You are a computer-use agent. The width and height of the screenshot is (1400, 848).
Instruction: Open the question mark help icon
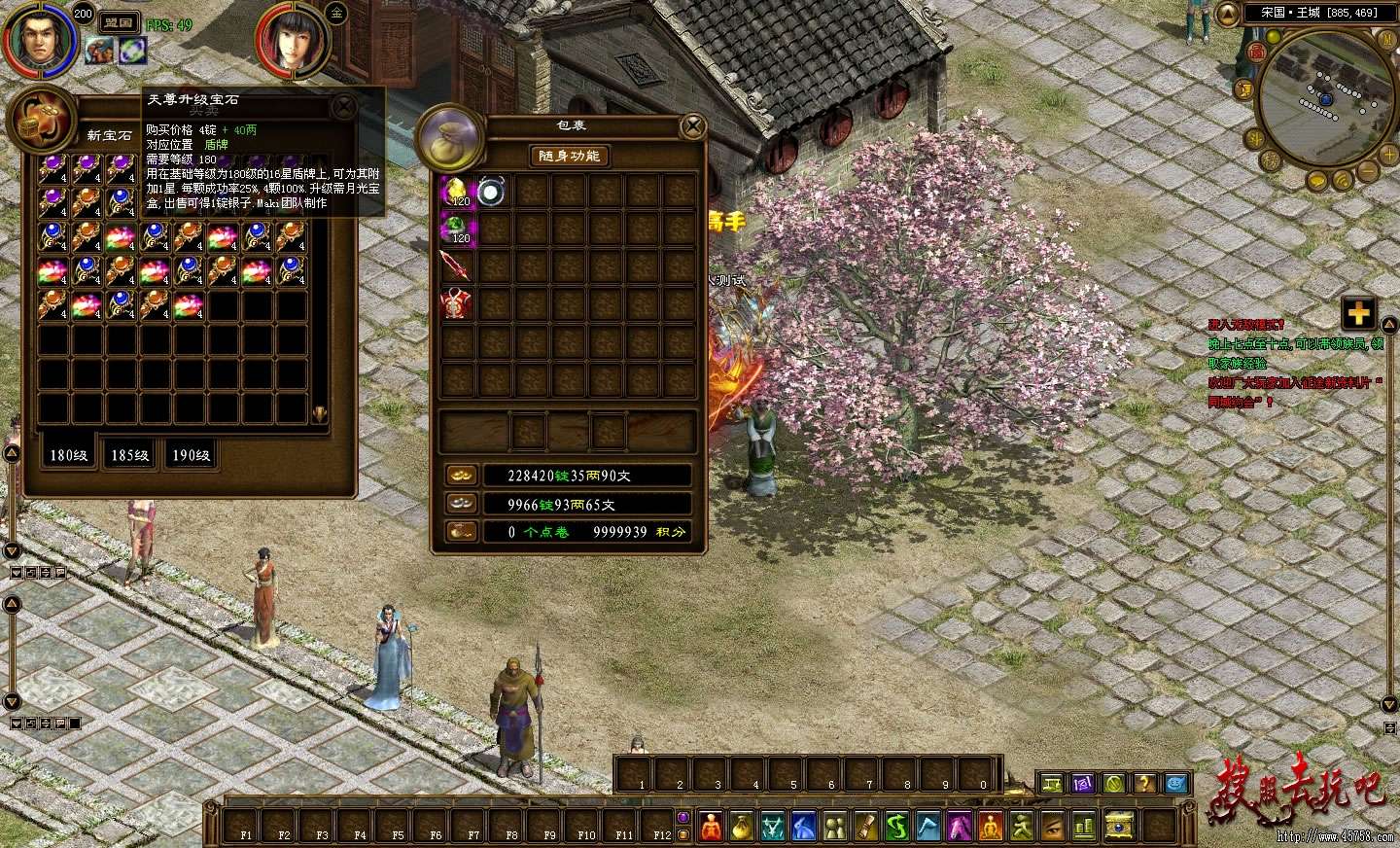pyautogui.click(x=1144, y=783)
